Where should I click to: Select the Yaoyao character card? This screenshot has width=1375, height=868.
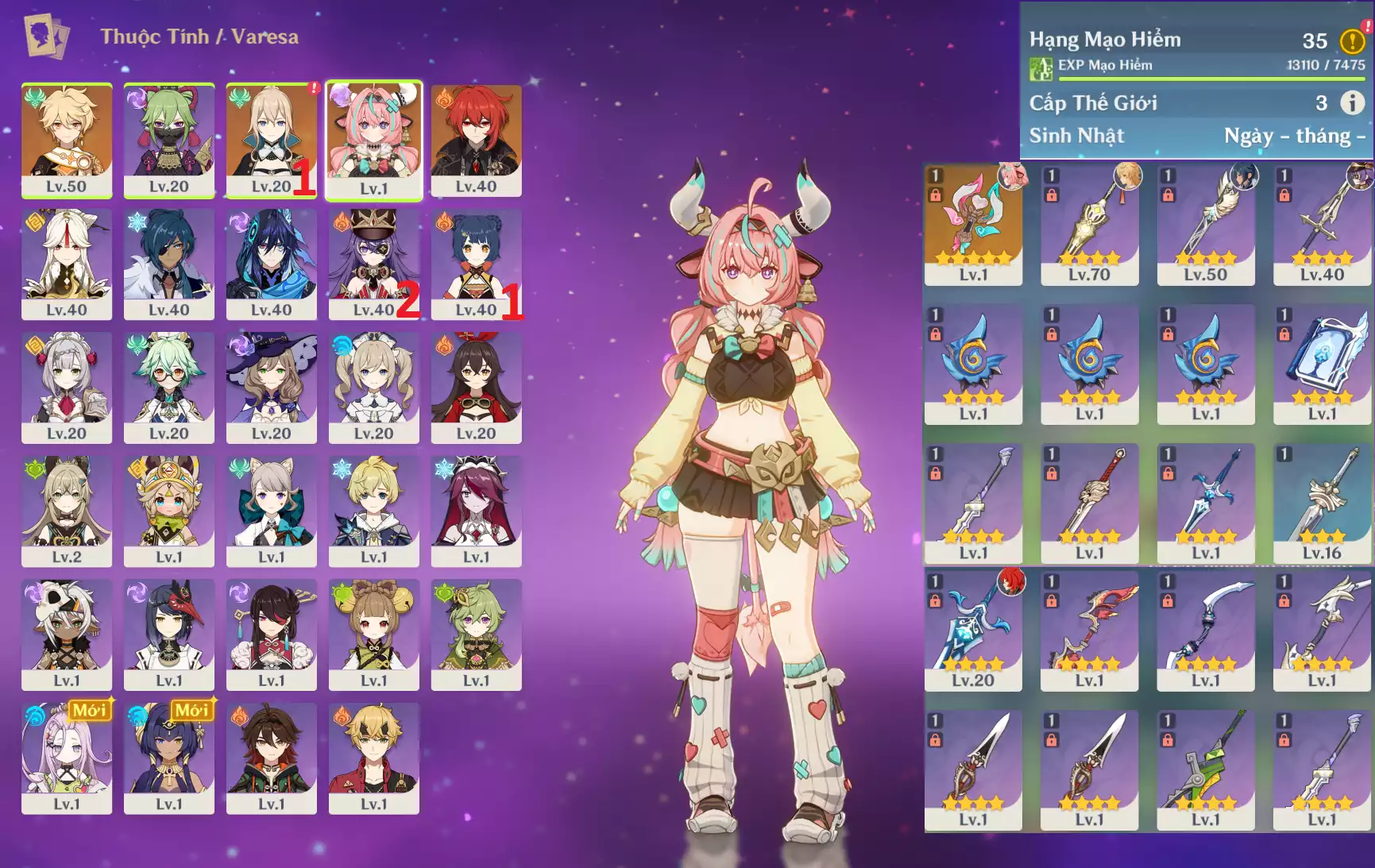coord(373,634)
